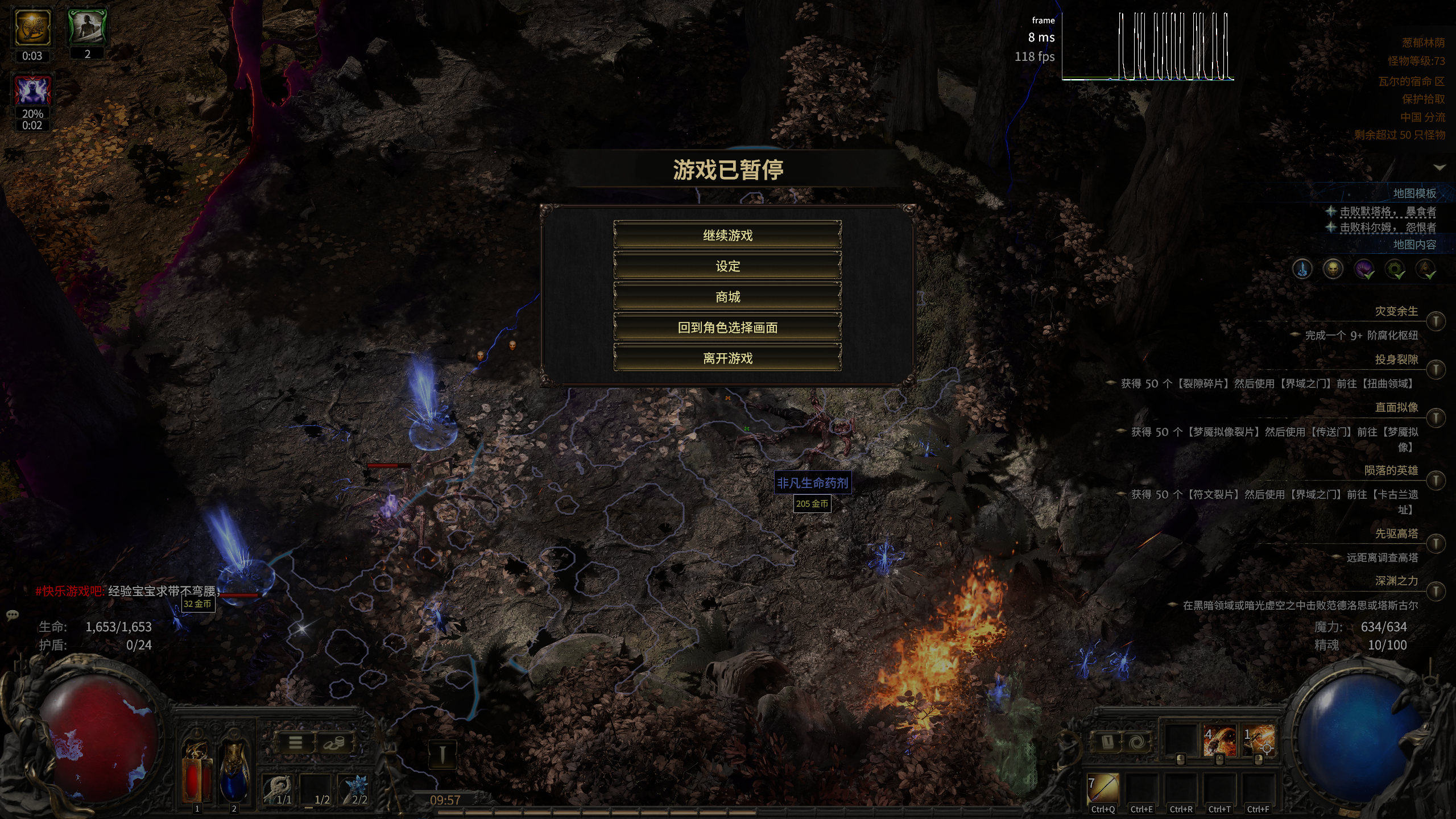1456x819 pixels.
Task: Select the arrow skill bound to Ctrl+Q
Action: [1103, 788]
